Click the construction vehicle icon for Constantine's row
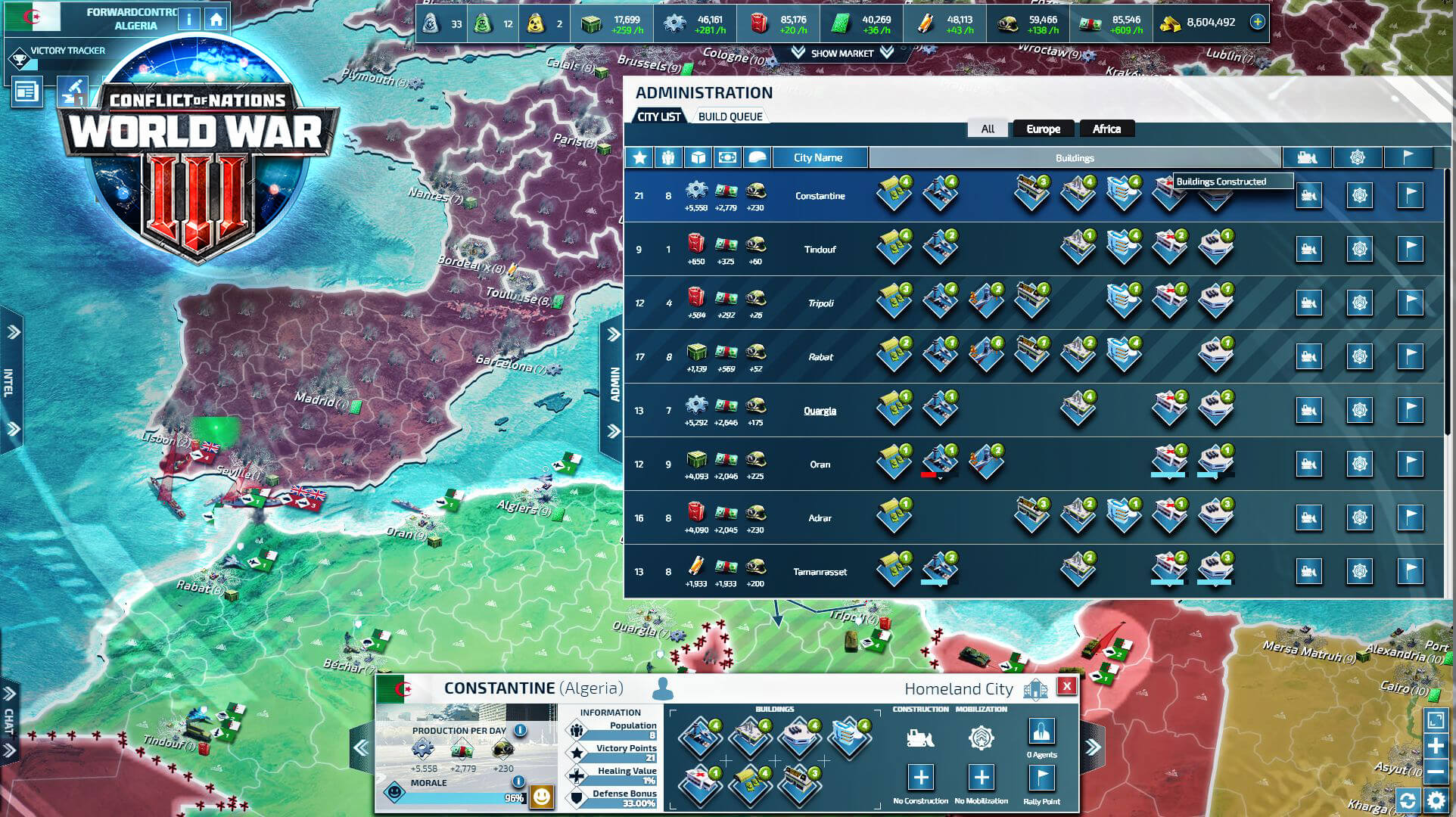 [x=1308, y=195]
